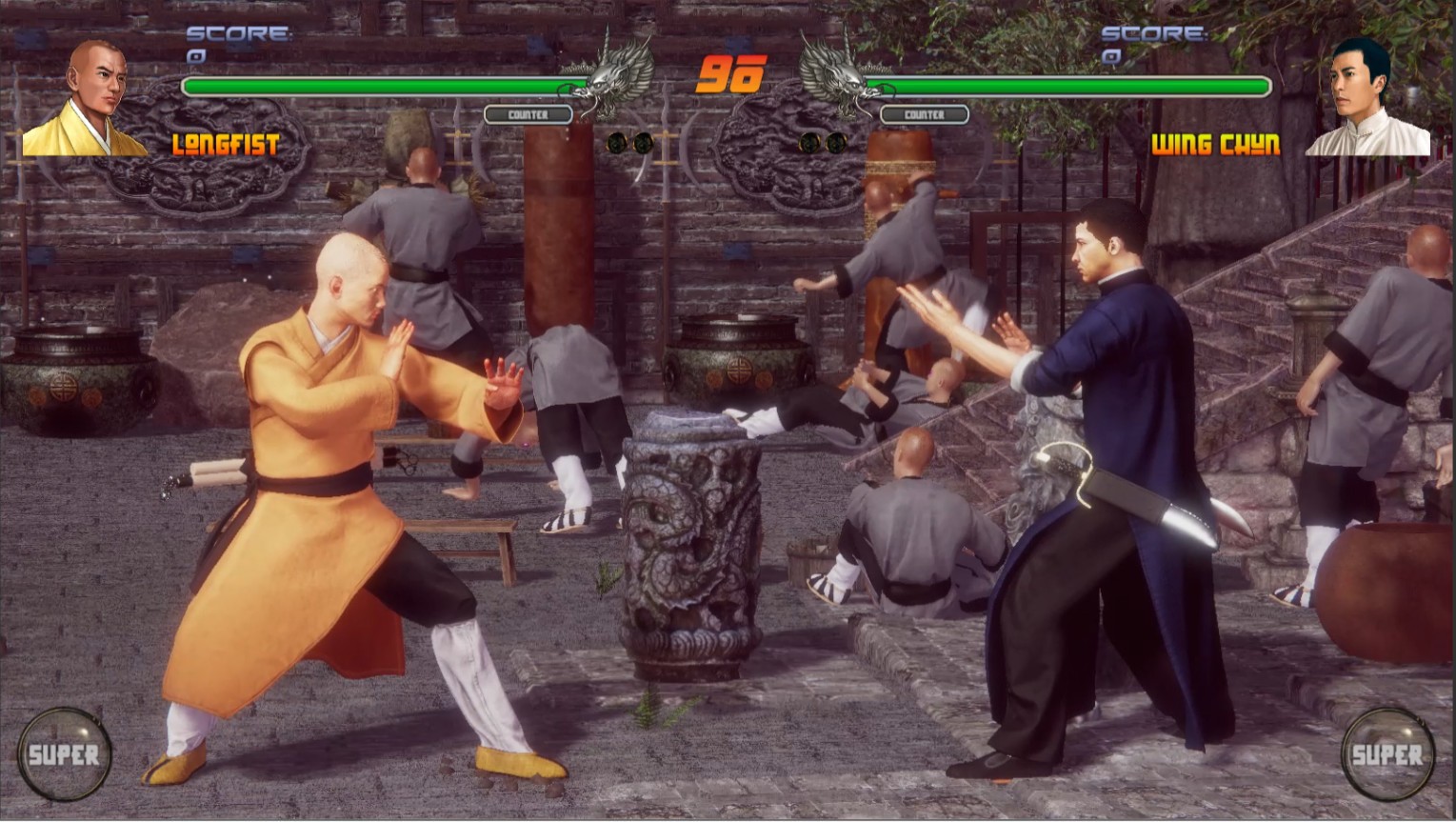
Task: Expand Wing Chun's COUNTER meter bar
Action: pos(924,113)
